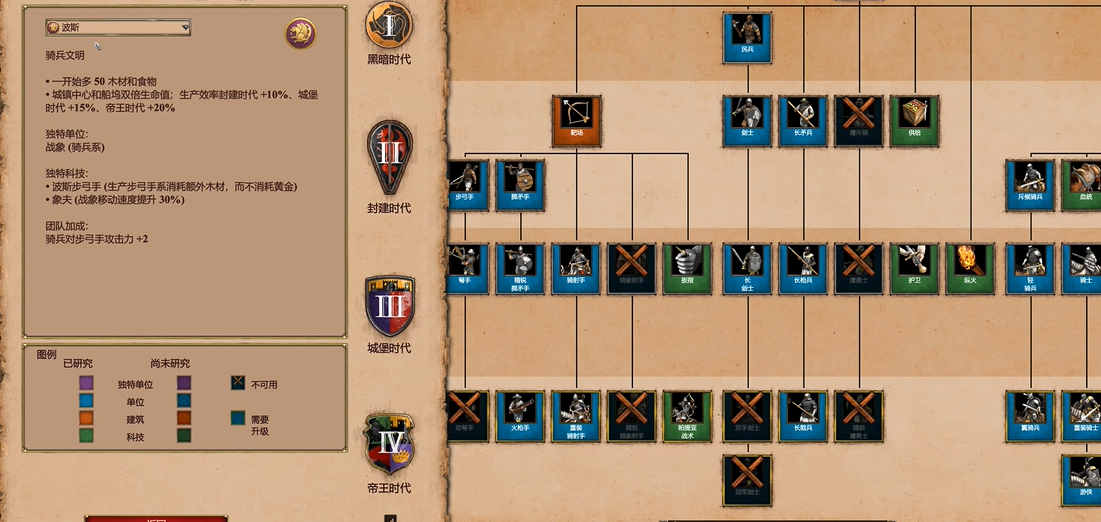Select the 重装骑射手 heavy cavalry archer node
Viewport: 1101px width, 522px height.
click(576, 416)
